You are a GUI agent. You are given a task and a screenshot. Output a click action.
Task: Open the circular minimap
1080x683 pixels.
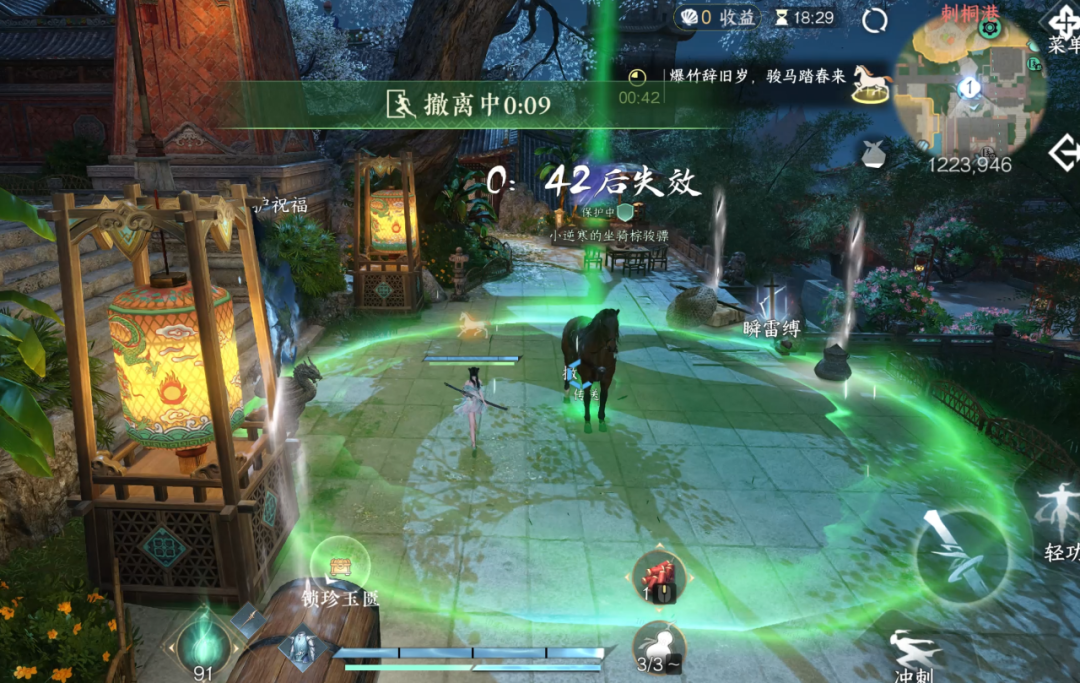coord(969,87)
